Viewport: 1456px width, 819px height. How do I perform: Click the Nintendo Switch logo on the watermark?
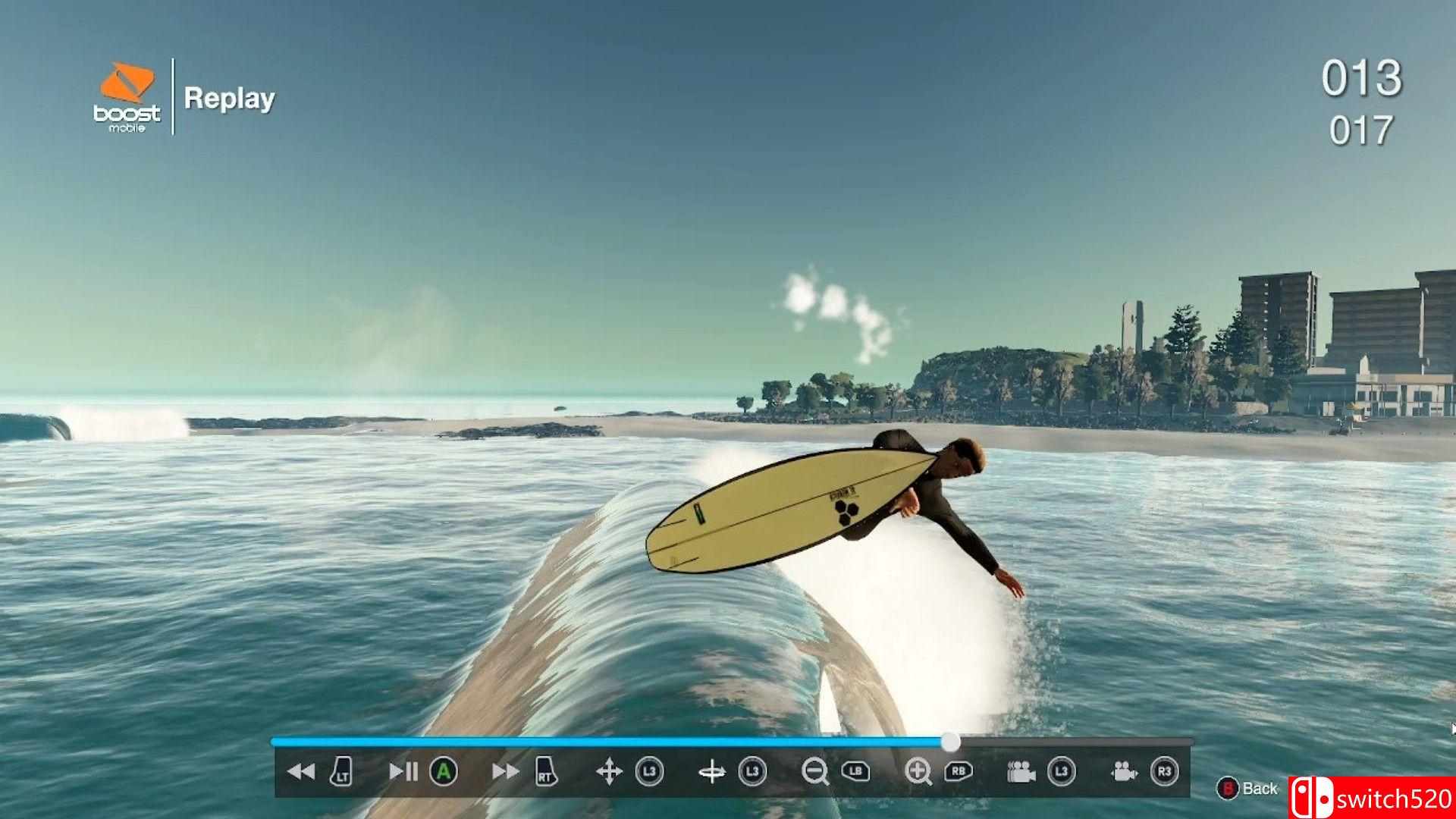point(1313,795)
